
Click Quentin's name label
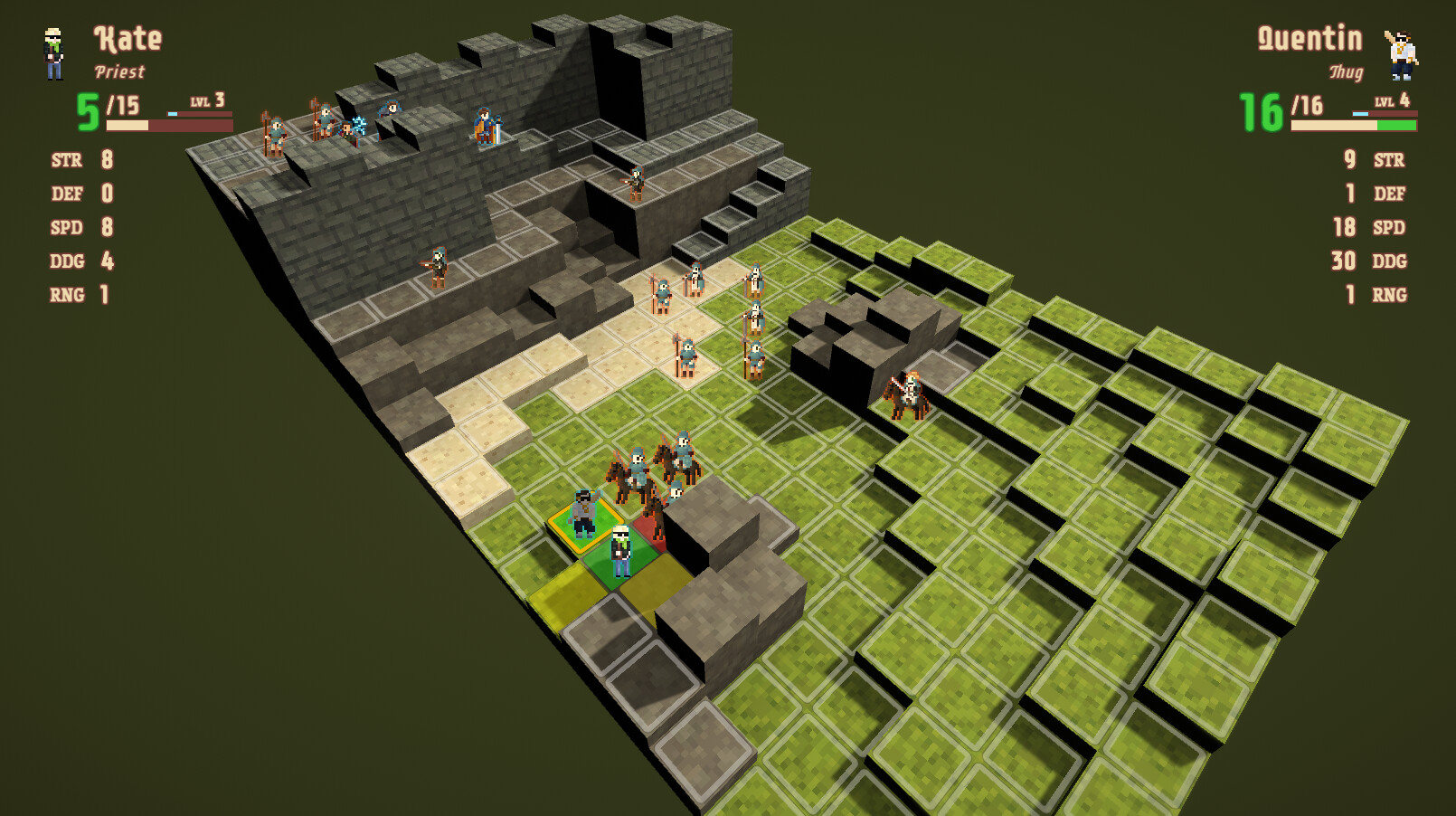pos(1311,38)
